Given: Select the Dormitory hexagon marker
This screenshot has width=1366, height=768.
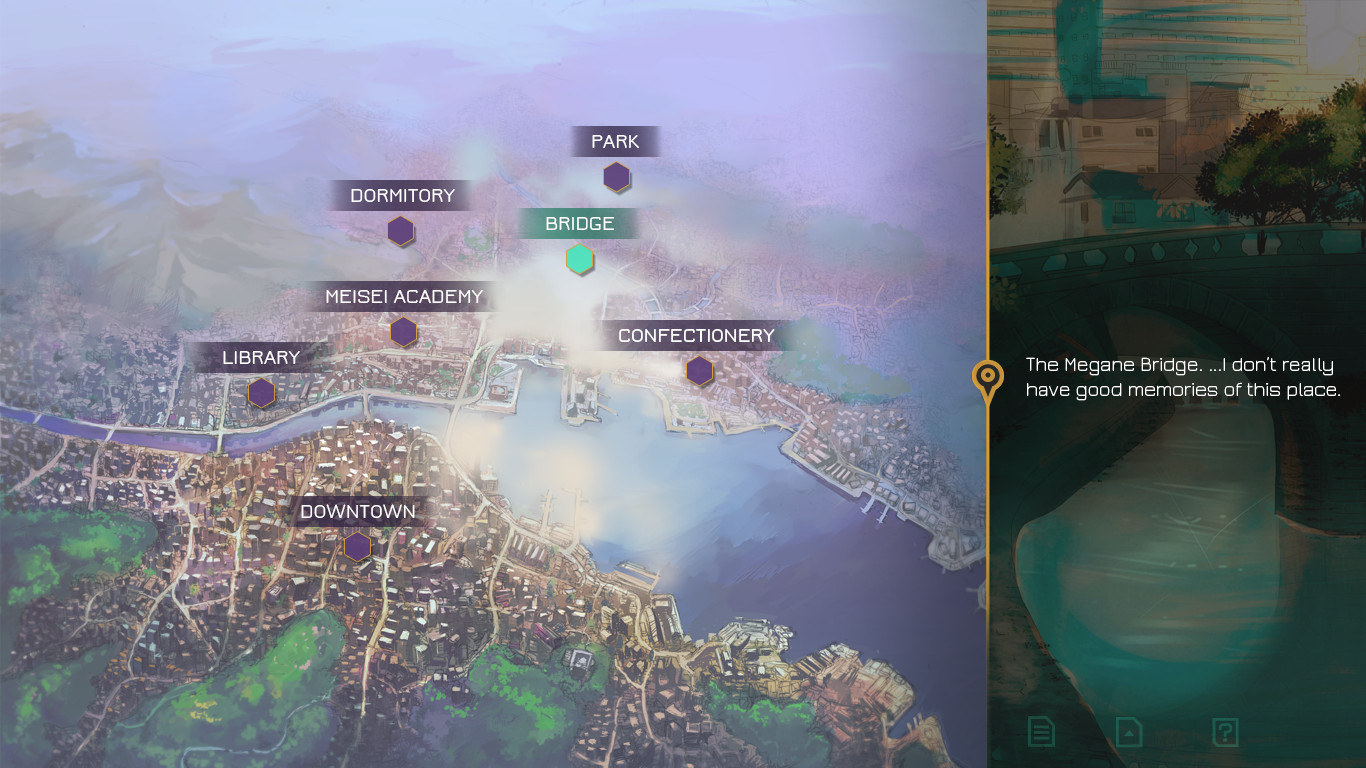Looking at the screenshot, I should point(400,231).
